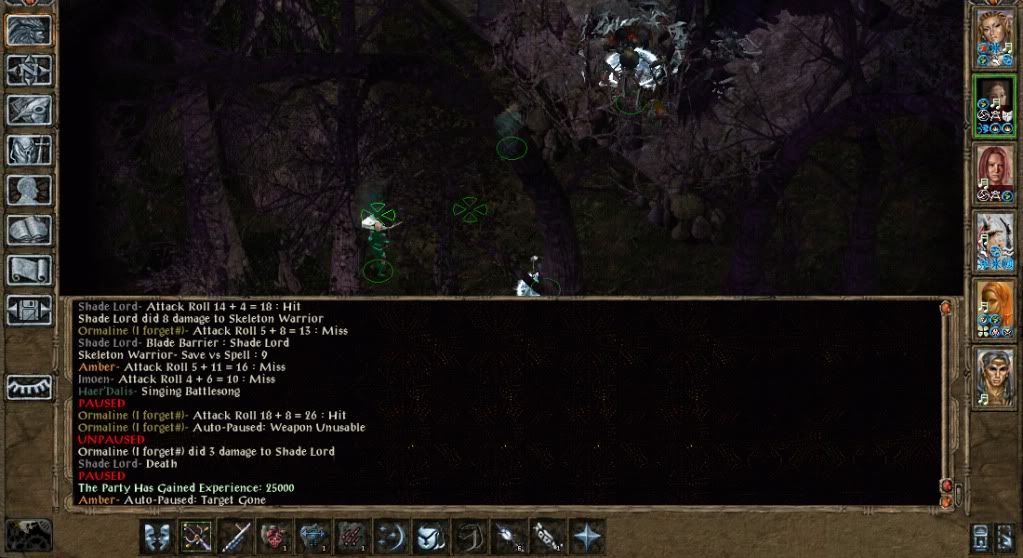Show the character record sheet (head silhouette)

29,190
